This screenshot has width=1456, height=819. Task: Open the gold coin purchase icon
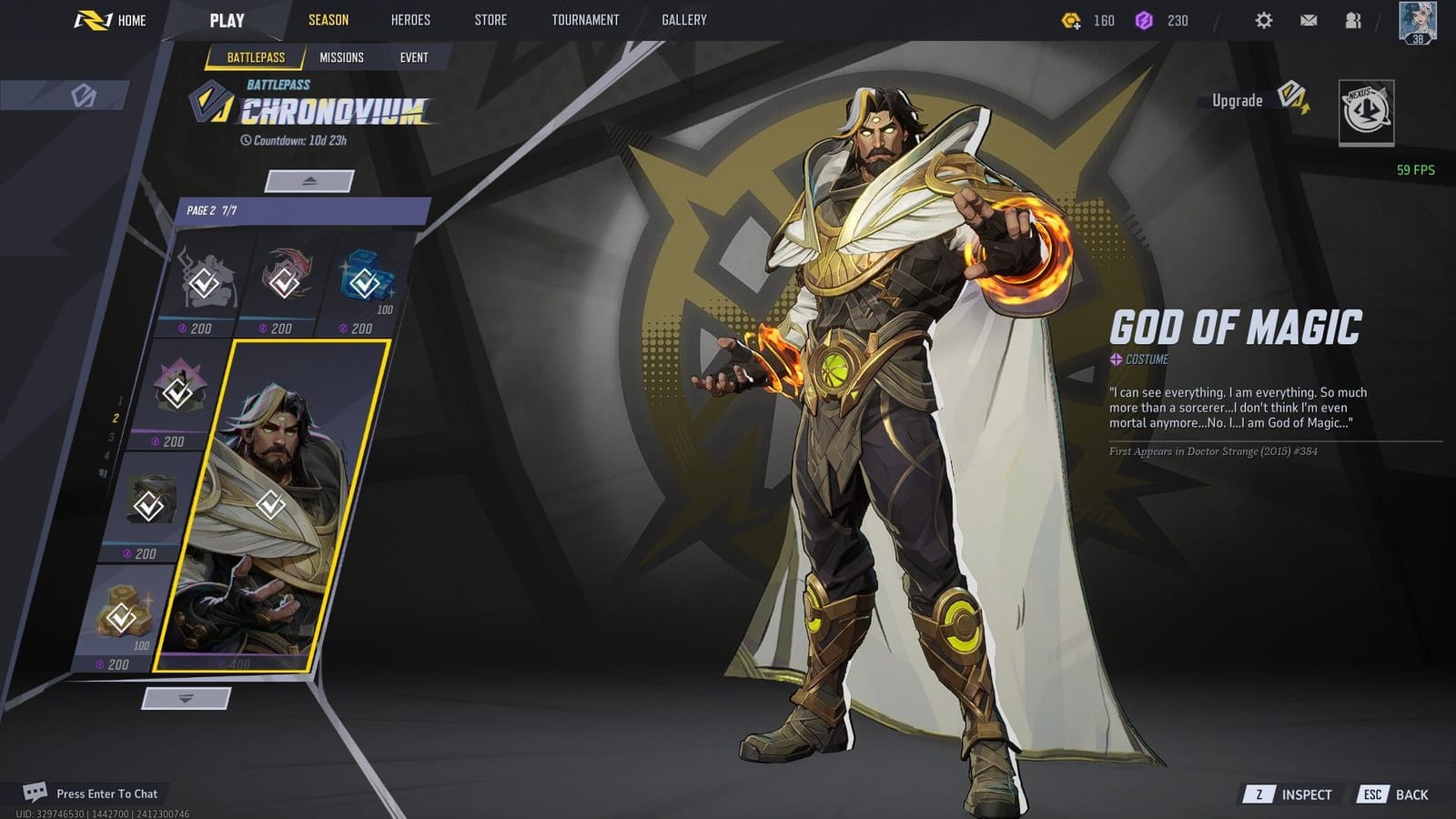tap(1070, 19)
